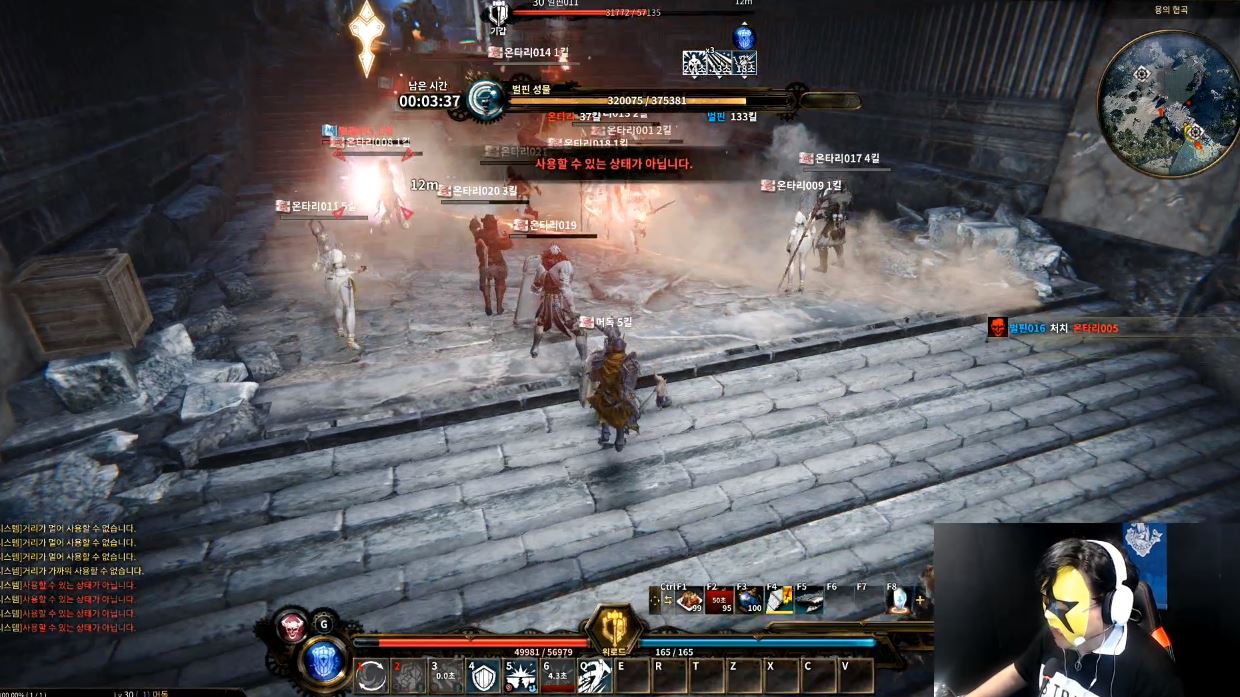Open the circular minimap
This screenshot has width=1240, height=697.
click(1168, 104)
